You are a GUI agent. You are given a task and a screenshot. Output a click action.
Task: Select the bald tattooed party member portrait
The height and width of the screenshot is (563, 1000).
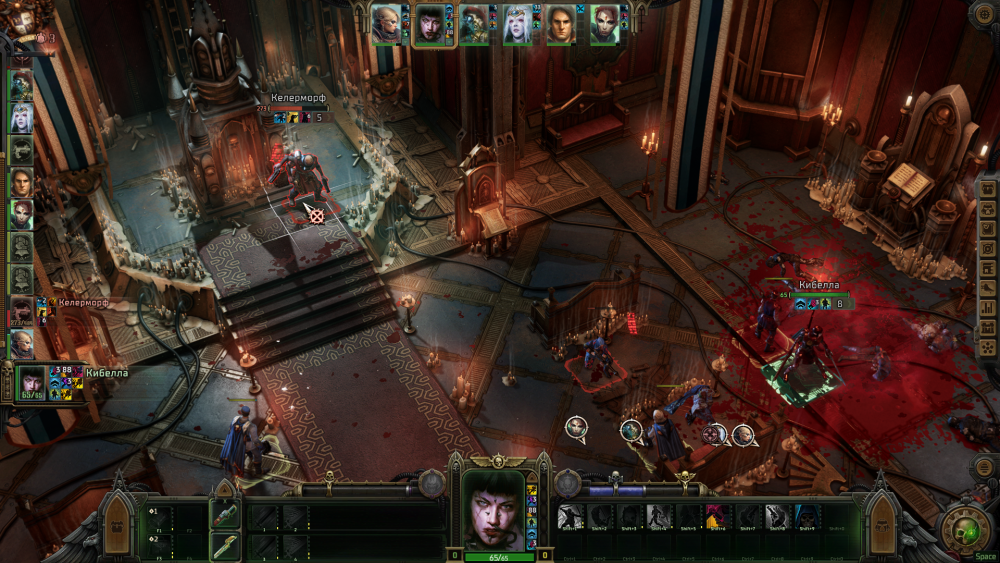(x=386, y=24)
